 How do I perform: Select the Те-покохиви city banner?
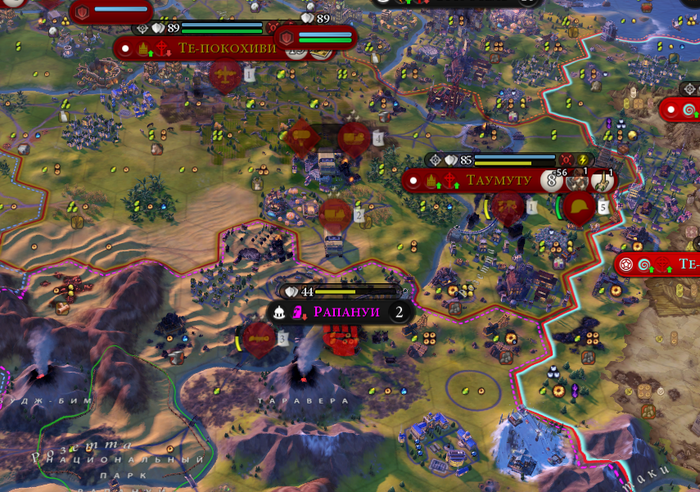(x=212, y=47)
